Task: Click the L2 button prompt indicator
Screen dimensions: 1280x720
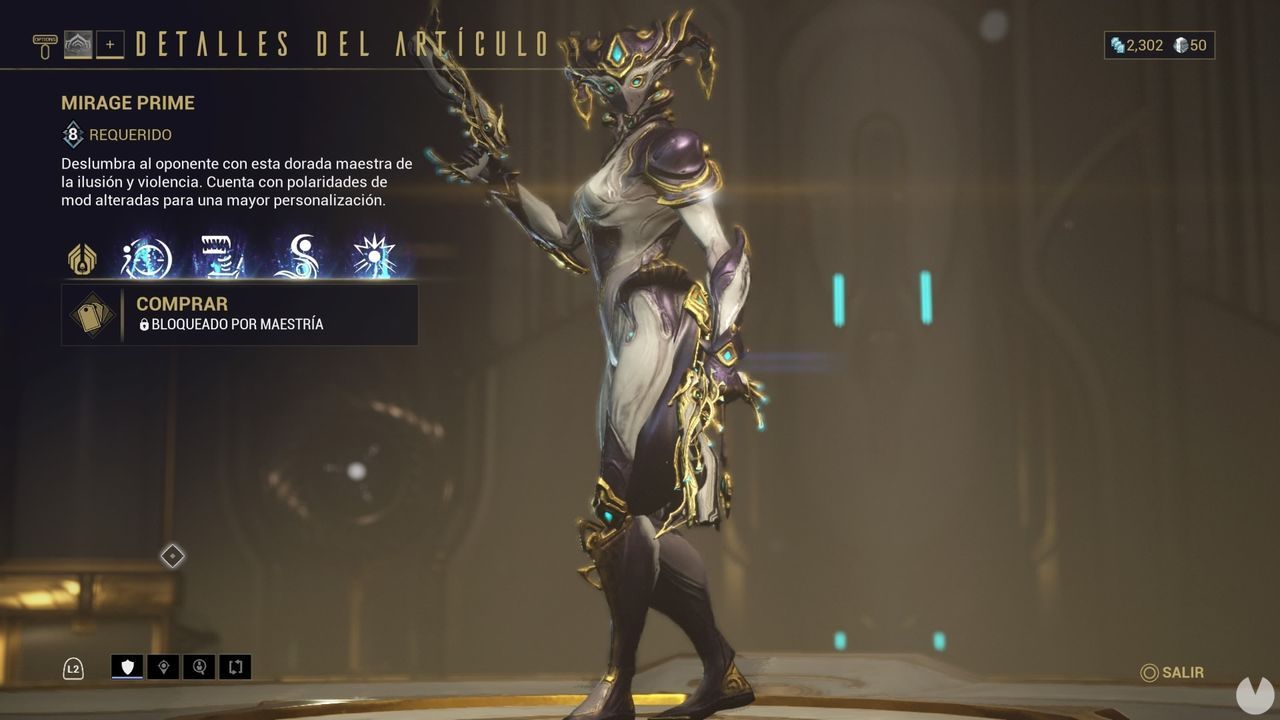Action: point(74,667)
